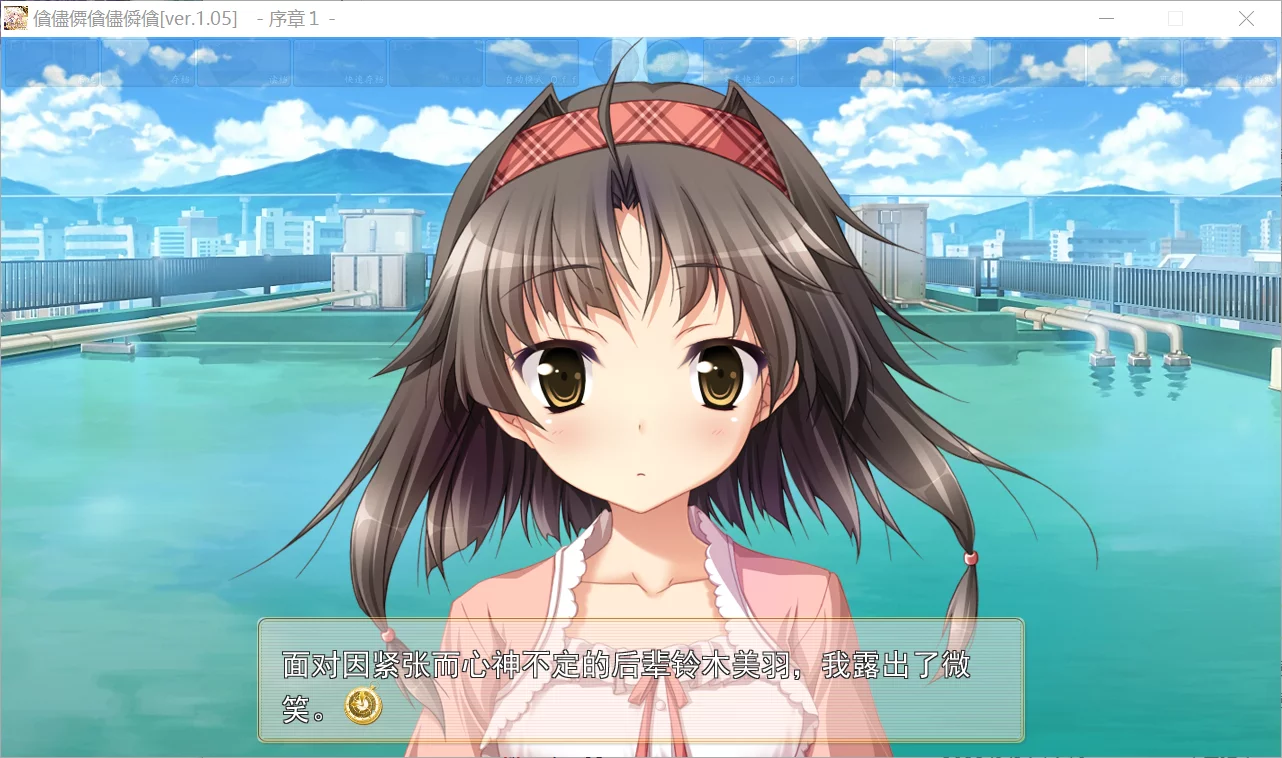Click the game icon in the title bar

[x=15, y=18]
